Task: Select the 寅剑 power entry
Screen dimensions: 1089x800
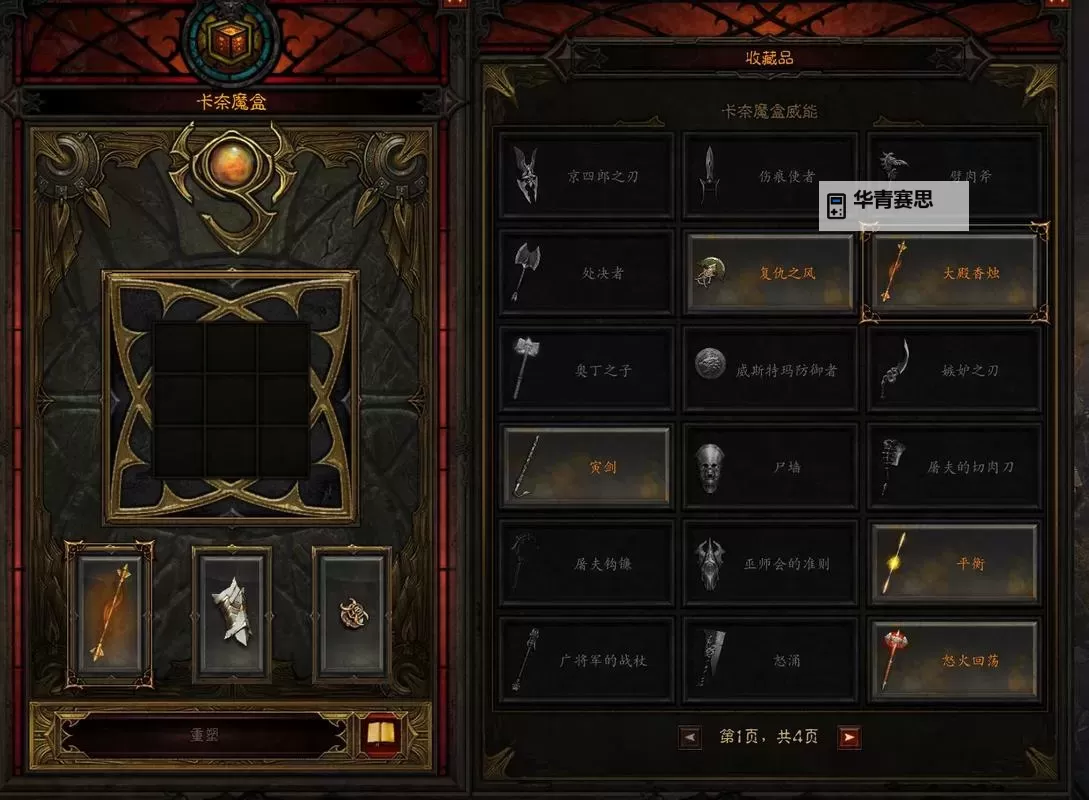Action: point(586,467)
